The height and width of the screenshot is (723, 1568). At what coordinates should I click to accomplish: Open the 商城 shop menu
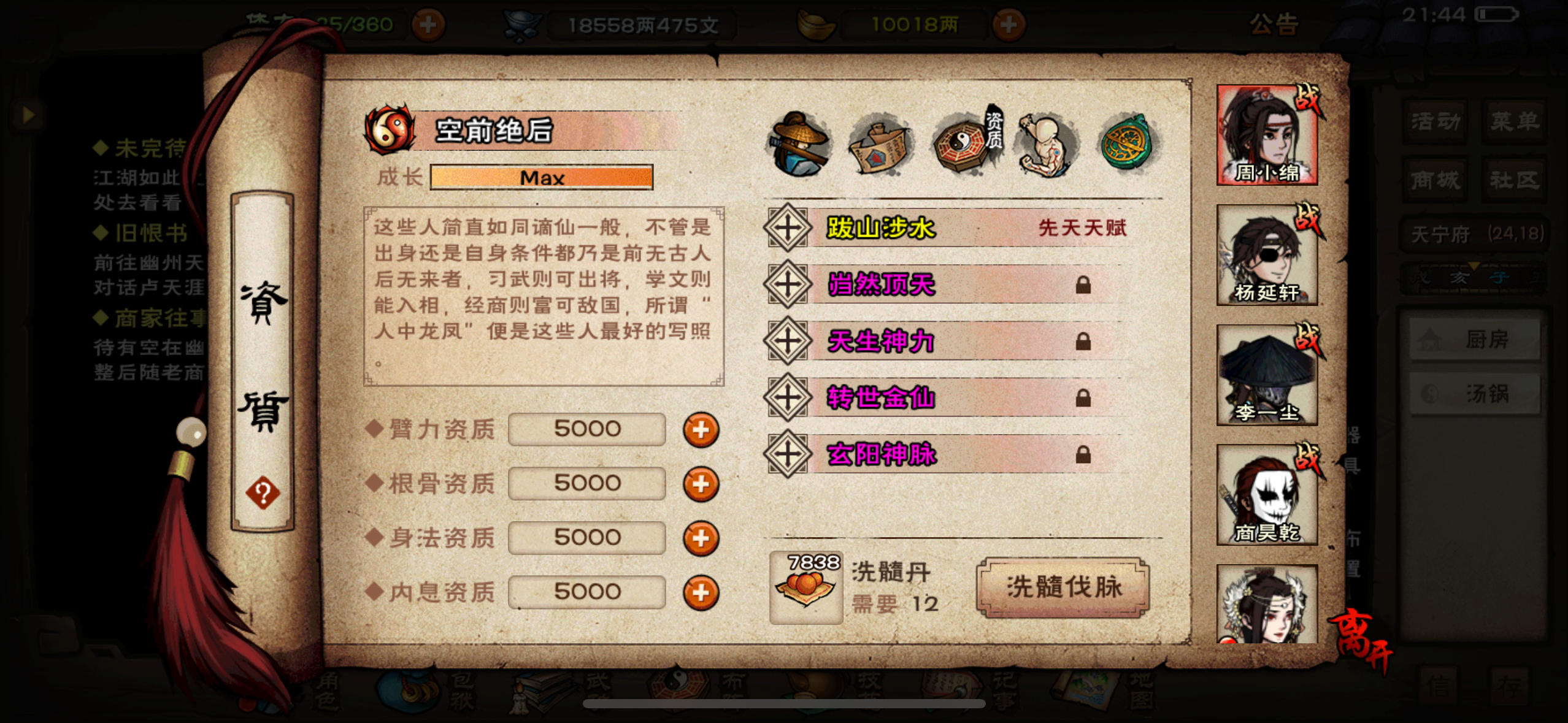tap(1434, 178)
